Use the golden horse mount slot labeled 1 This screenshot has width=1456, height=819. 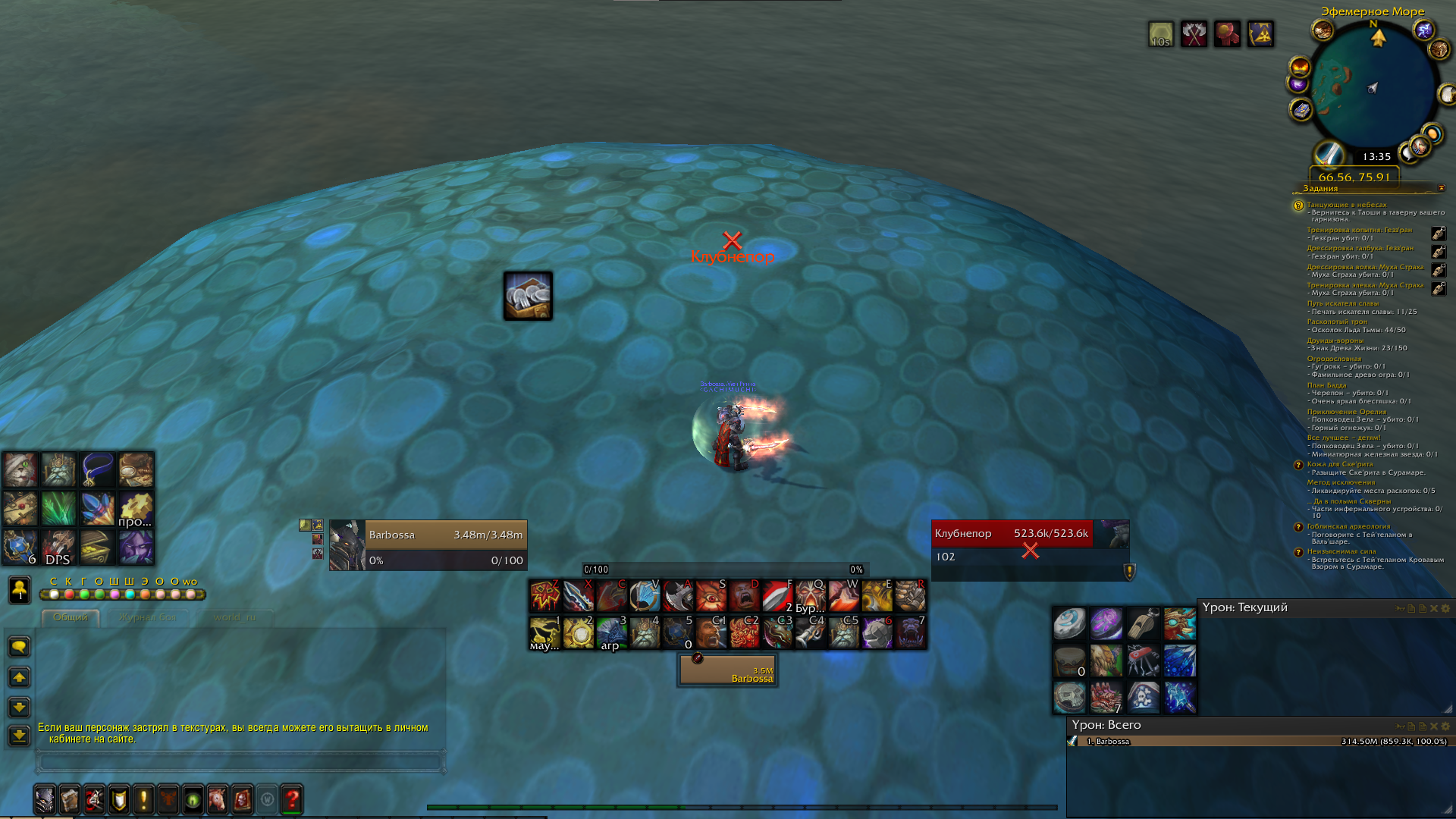click(544, 633)
